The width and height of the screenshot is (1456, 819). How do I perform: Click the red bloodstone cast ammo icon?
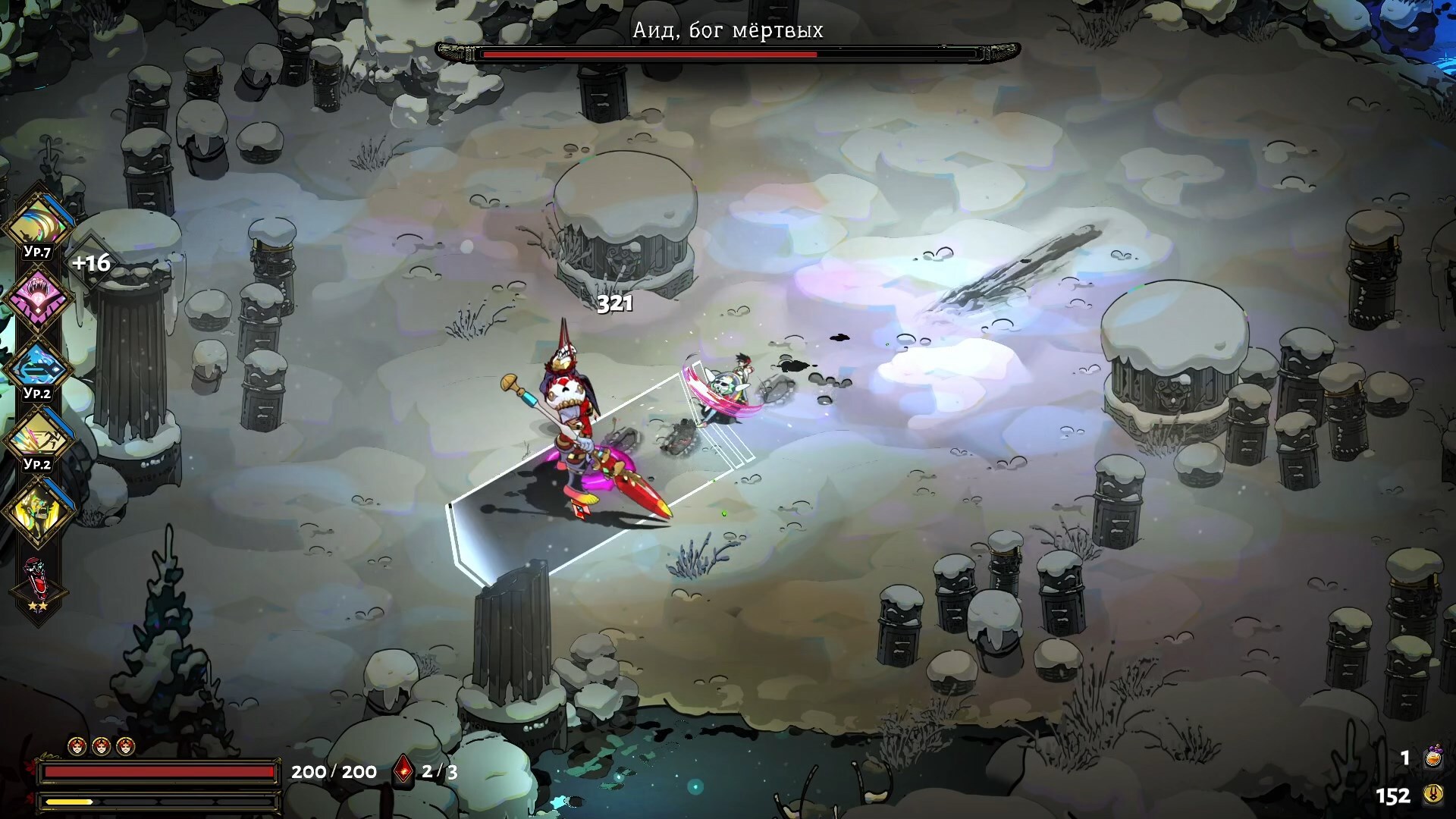pyautogui.click(x=403, y=771)
